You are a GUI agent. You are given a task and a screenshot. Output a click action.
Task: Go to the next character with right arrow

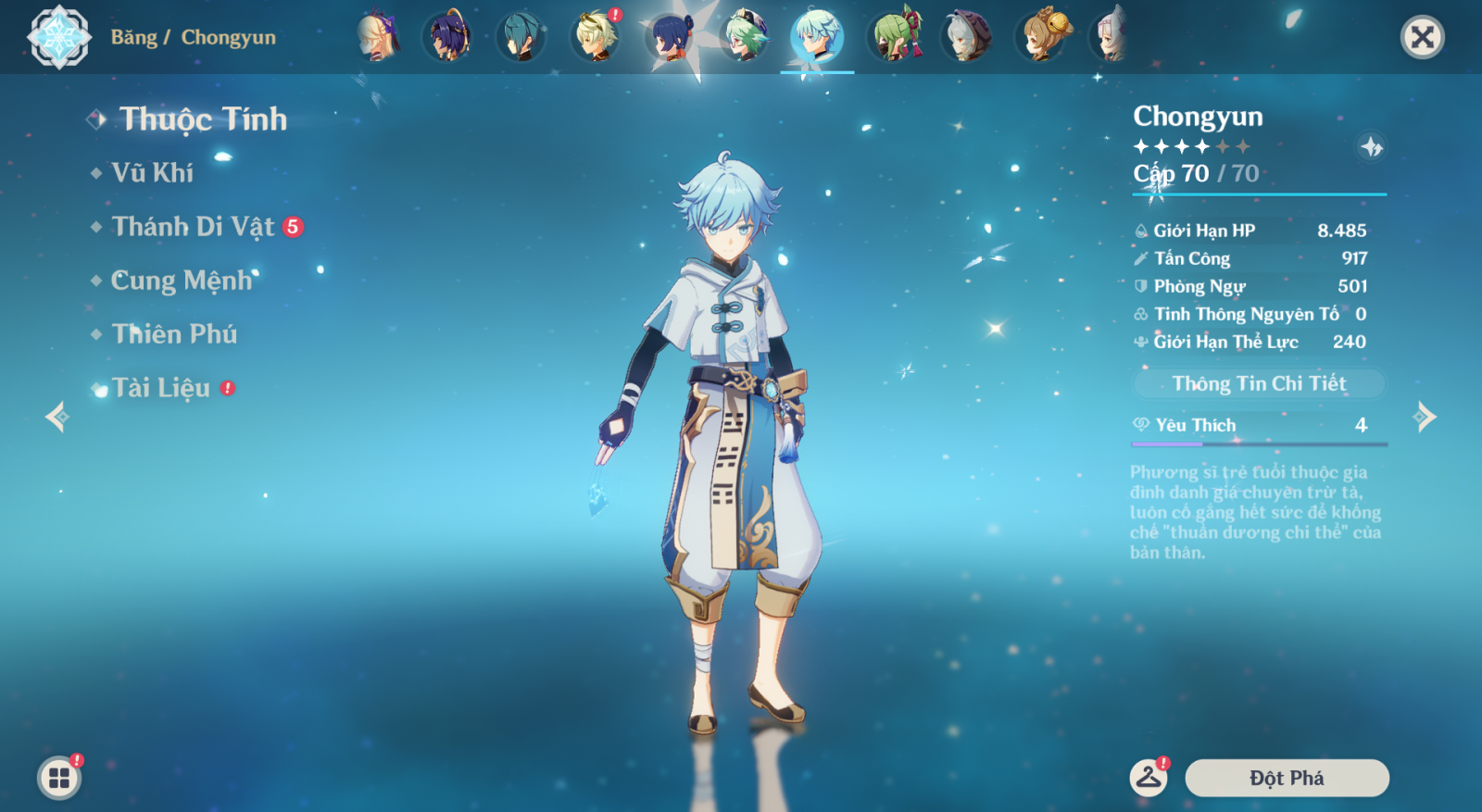[1425, 417]
